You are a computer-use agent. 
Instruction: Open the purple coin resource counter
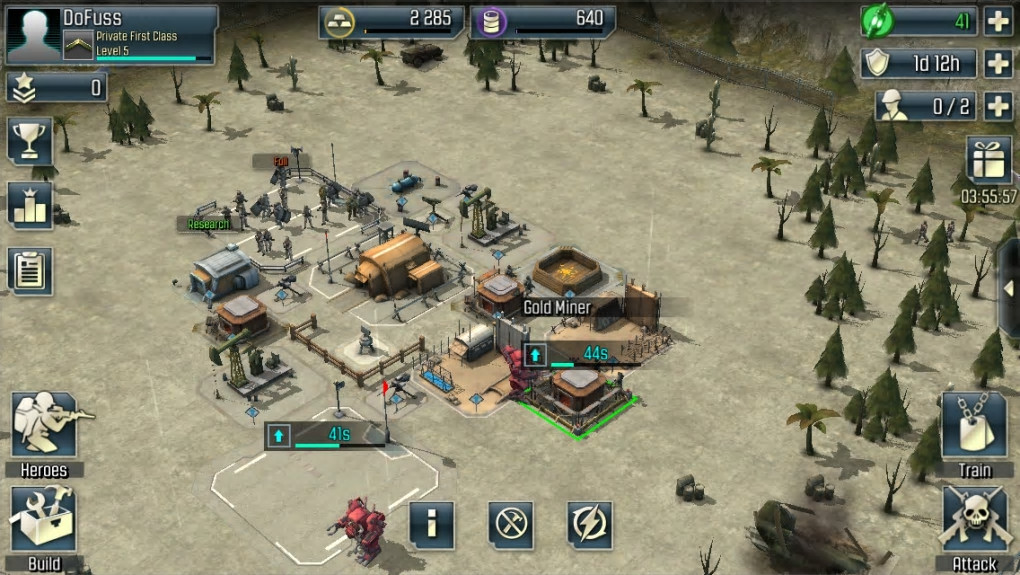click(544, 21)
